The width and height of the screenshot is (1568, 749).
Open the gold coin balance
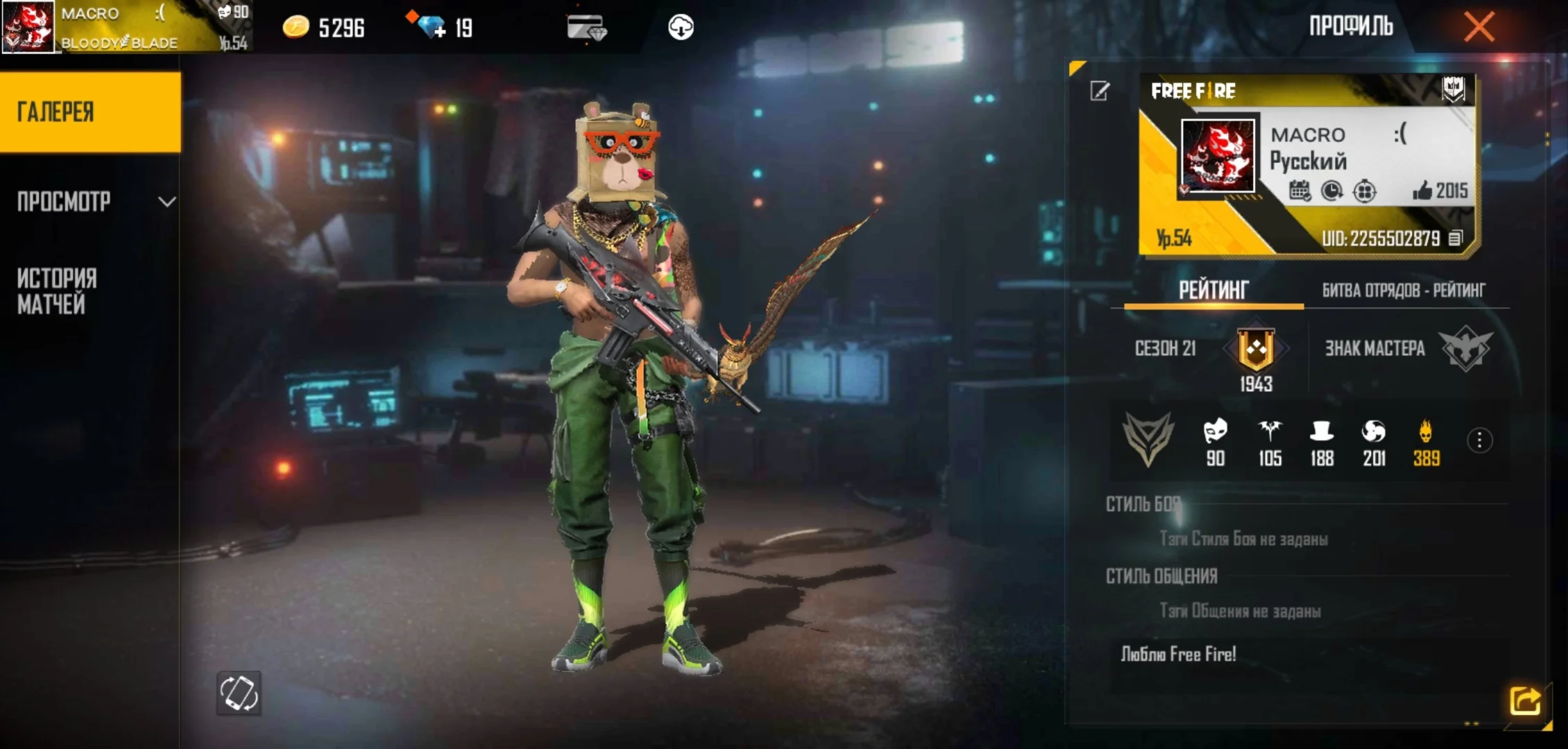point(323,28)
